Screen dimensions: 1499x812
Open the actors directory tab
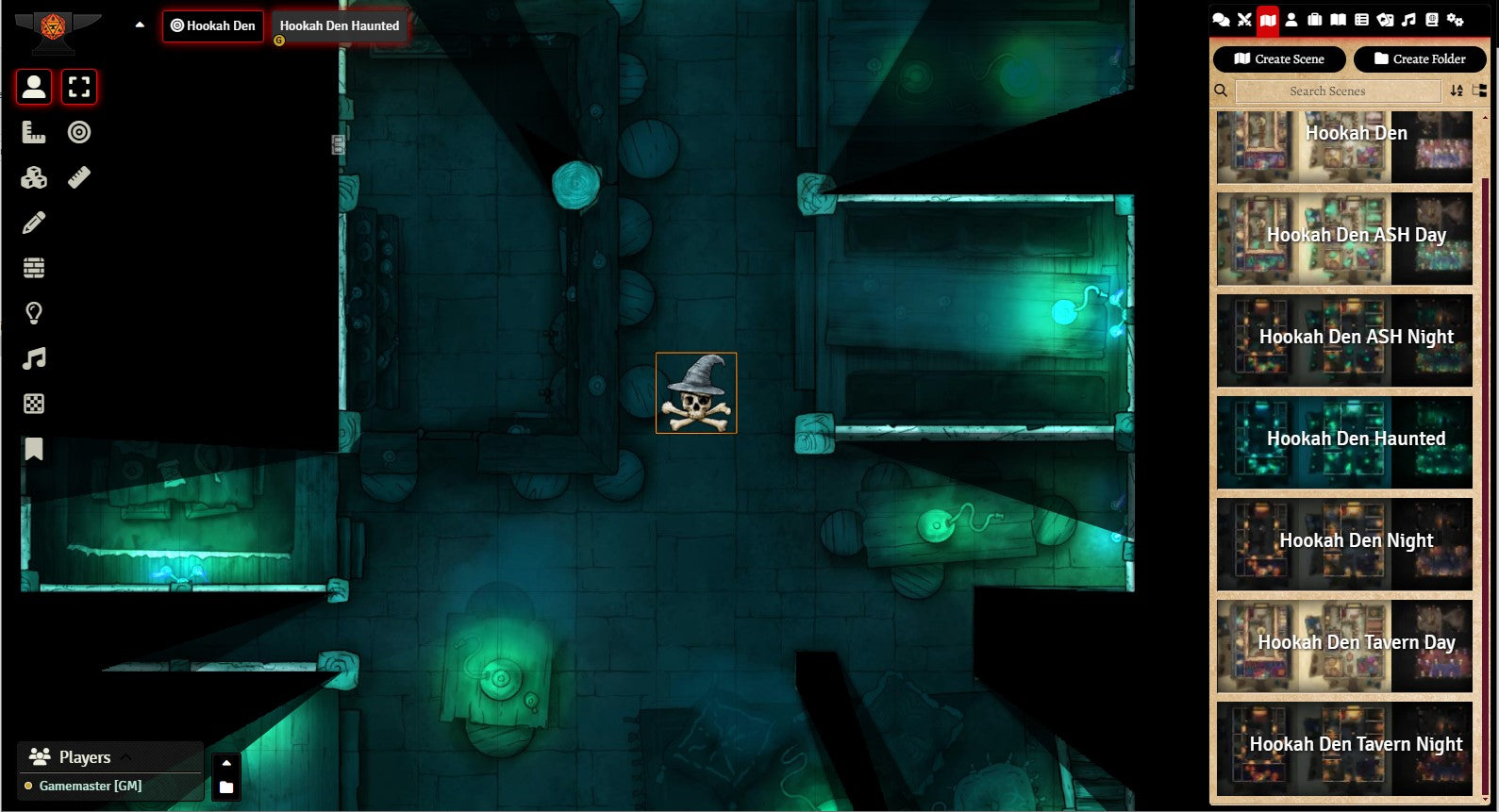(1291, 20)
